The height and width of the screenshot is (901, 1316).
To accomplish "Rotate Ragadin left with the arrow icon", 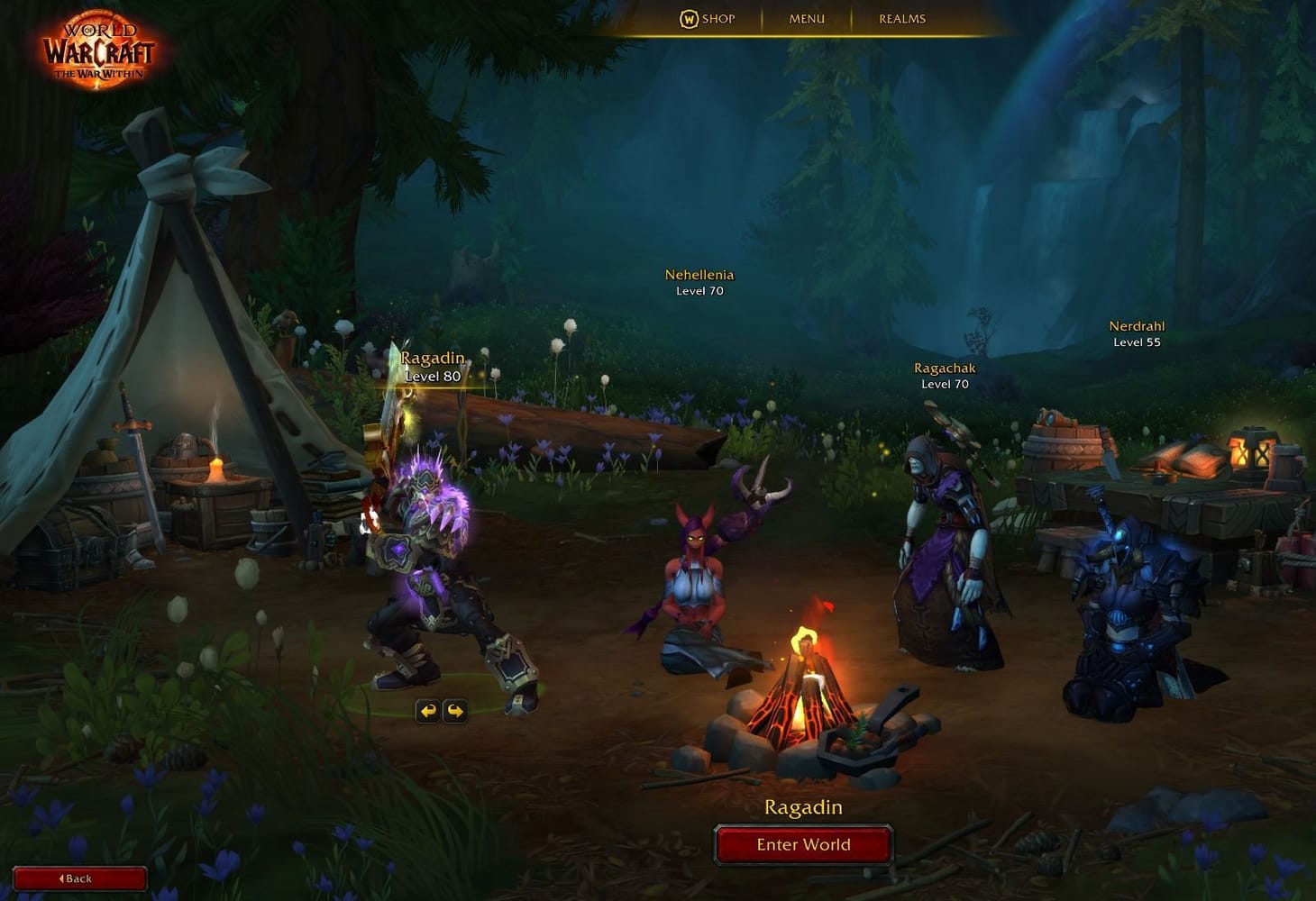I will [x=426, y=711].
